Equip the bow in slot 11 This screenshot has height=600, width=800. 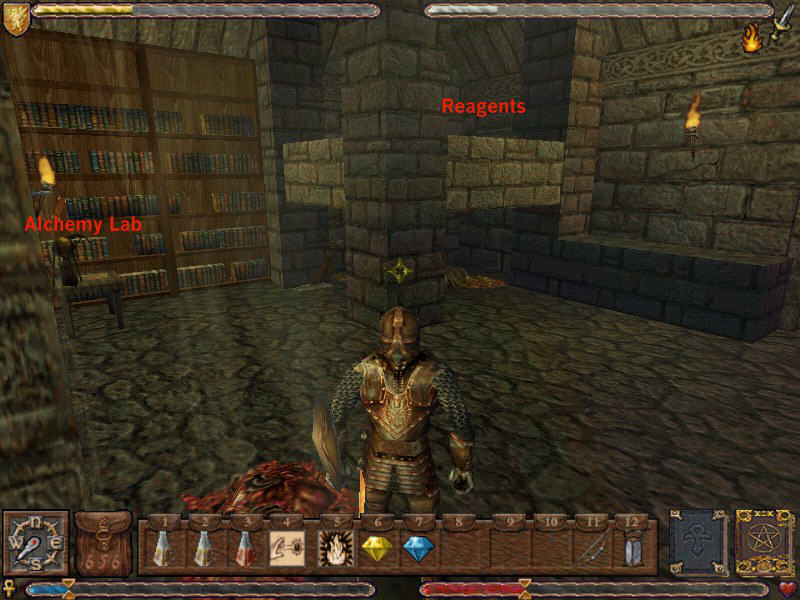tap(588, 549)
